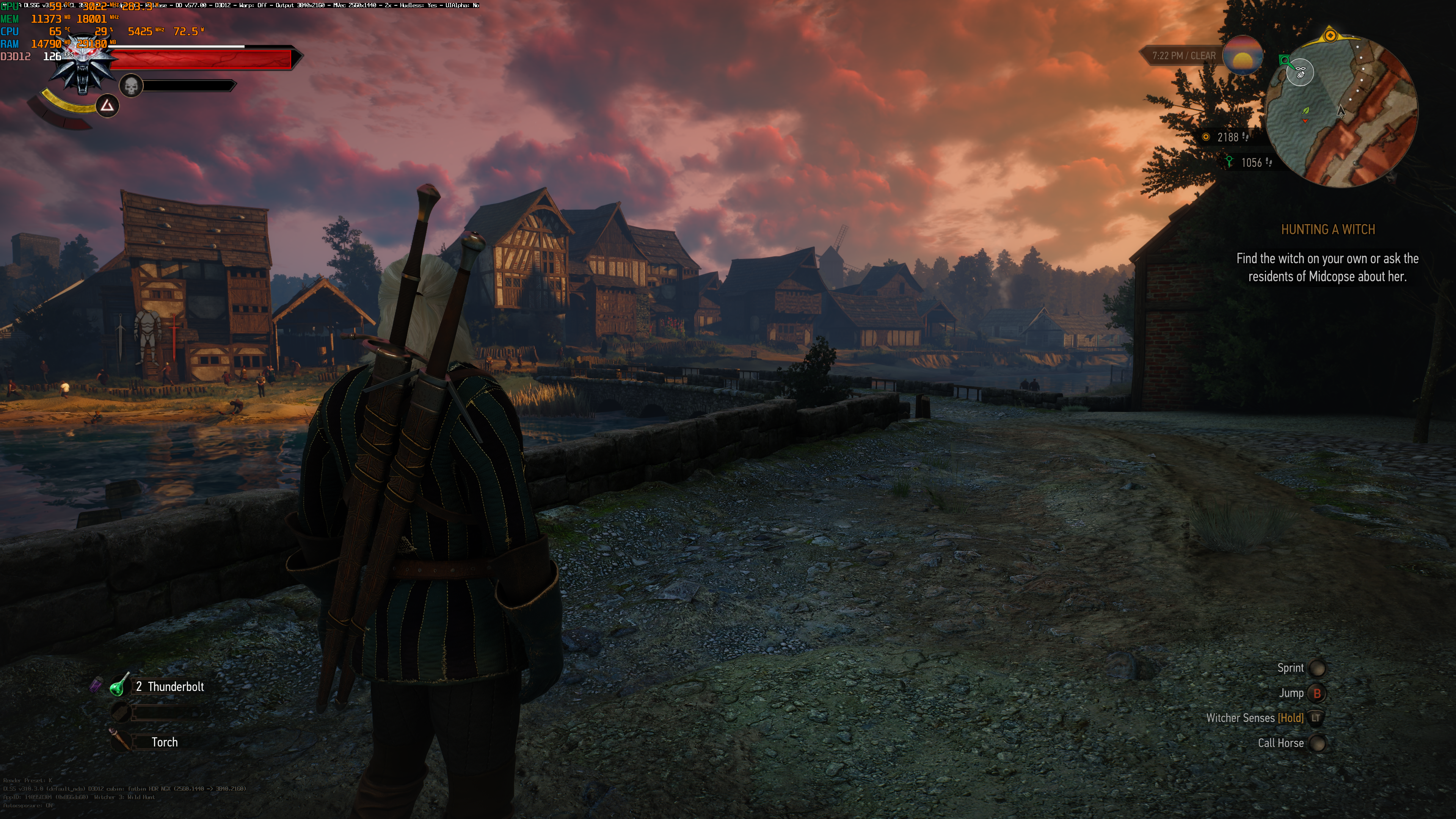Click the sunset weather icon
This screenshot has width=1456, height=819.
pyautogui.click(x=1243, y=56)
